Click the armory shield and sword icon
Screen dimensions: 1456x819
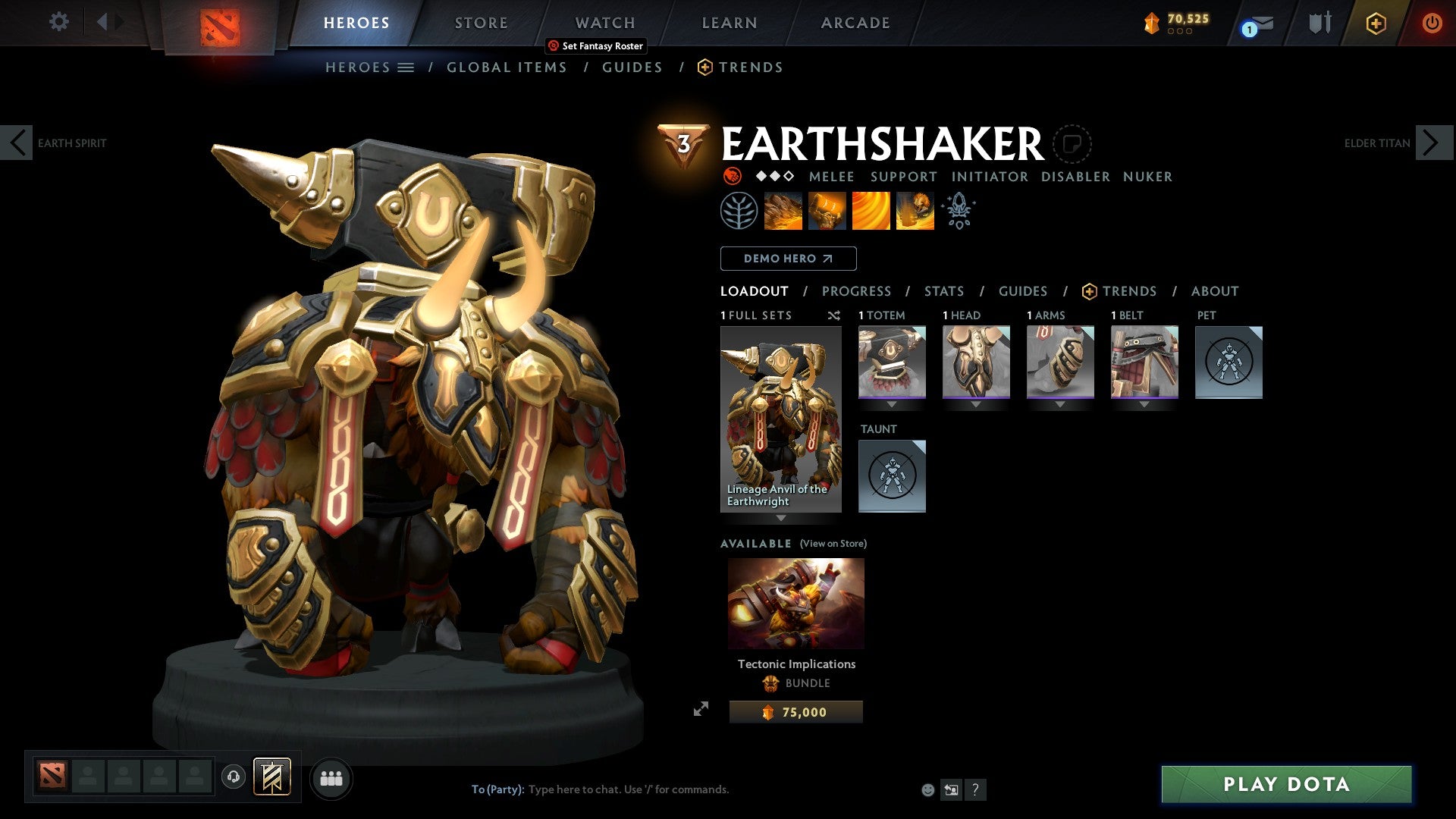1319,23
